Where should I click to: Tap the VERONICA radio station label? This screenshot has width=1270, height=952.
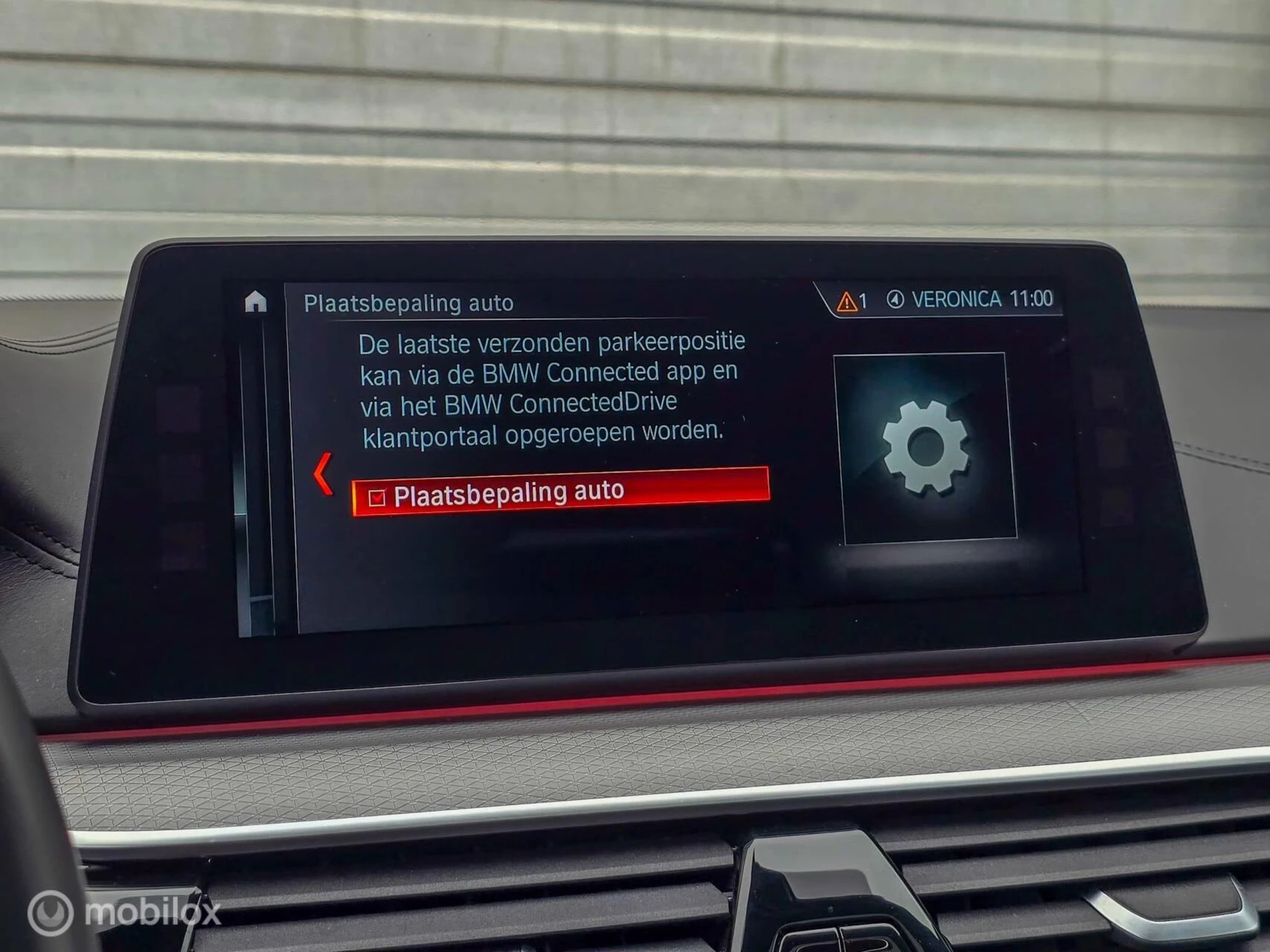(956, 297)
